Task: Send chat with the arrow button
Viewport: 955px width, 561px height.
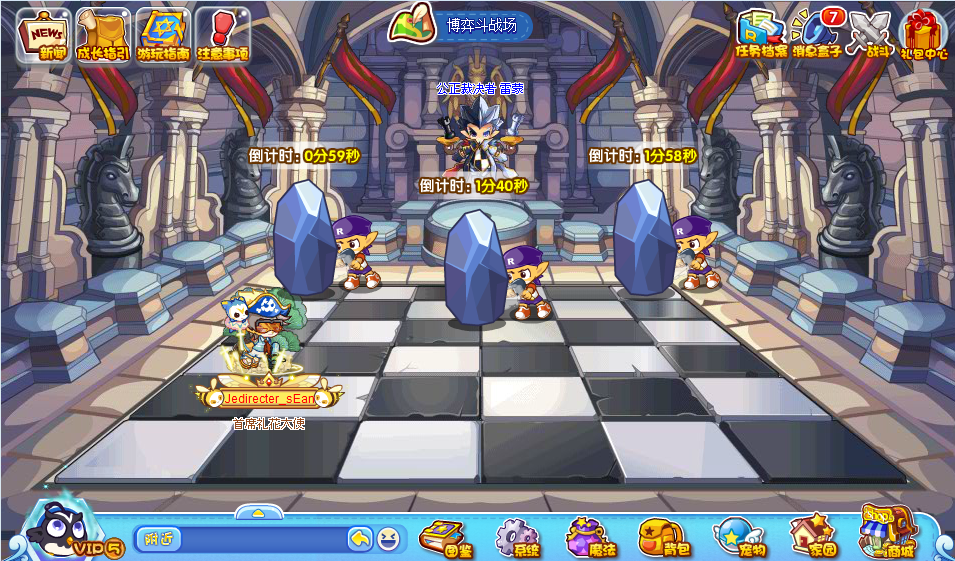Action: click(x=360, y=539)
